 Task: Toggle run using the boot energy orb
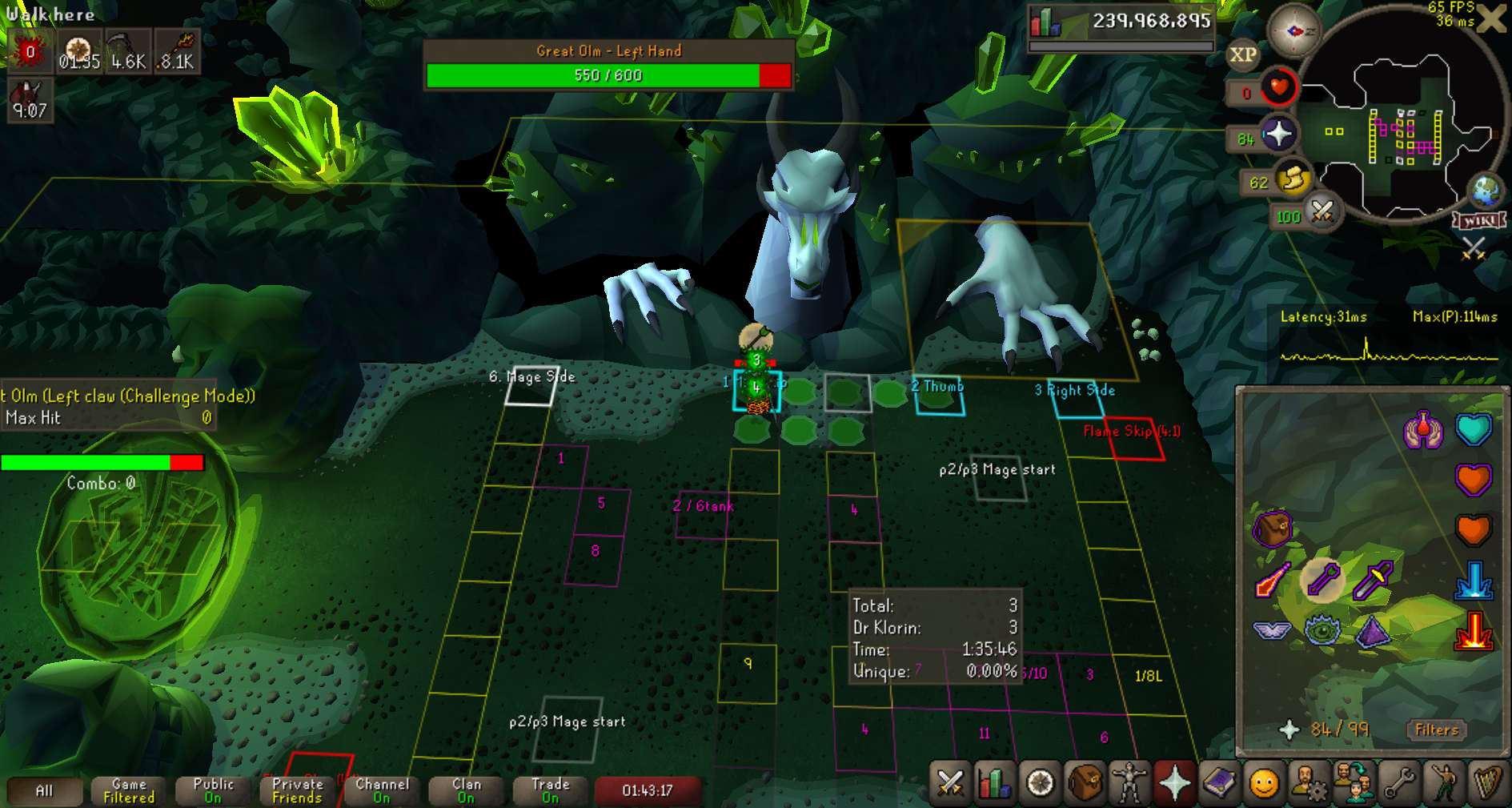1293,179
